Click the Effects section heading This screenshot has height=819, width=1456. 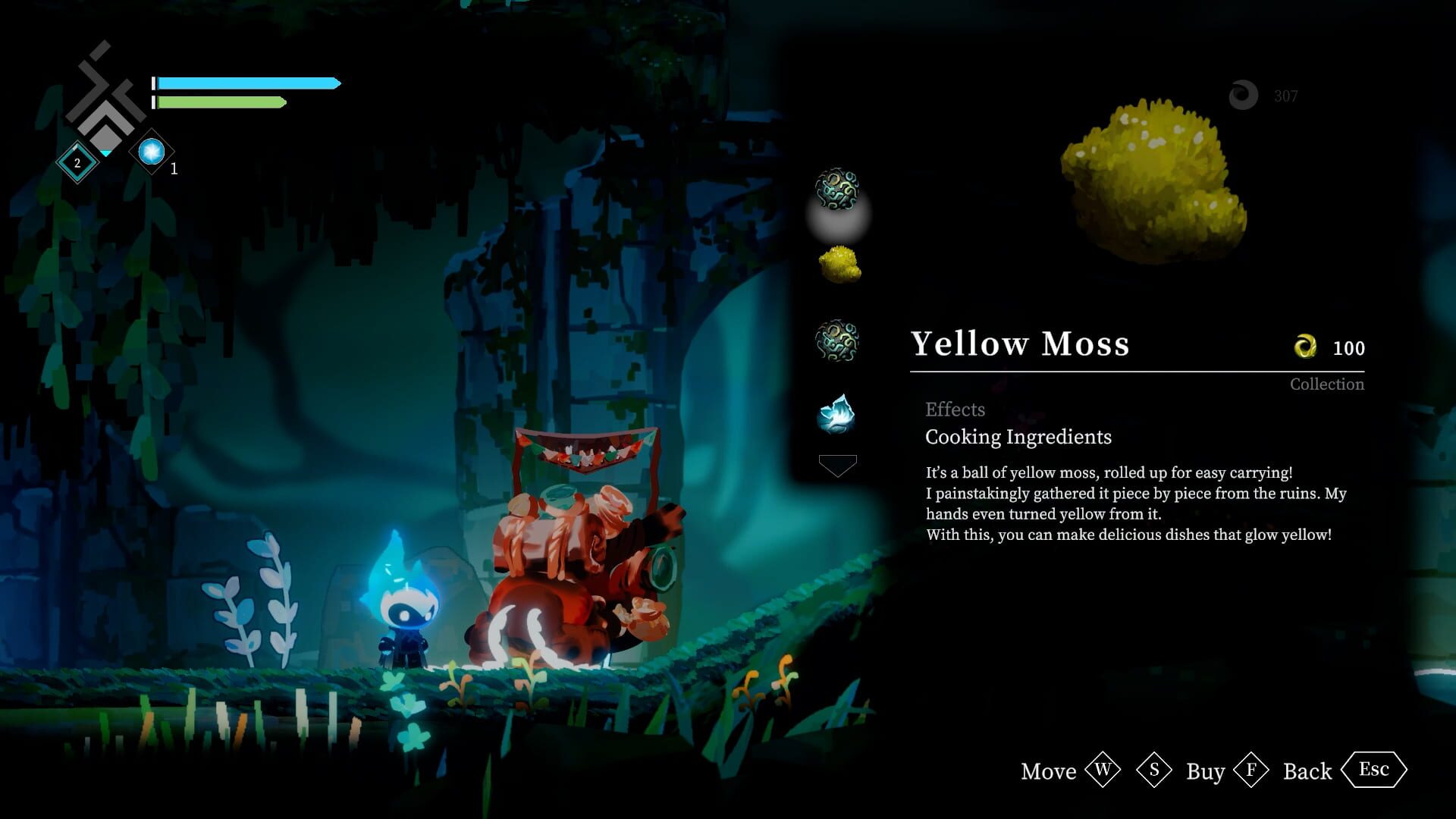pos(955,409)
